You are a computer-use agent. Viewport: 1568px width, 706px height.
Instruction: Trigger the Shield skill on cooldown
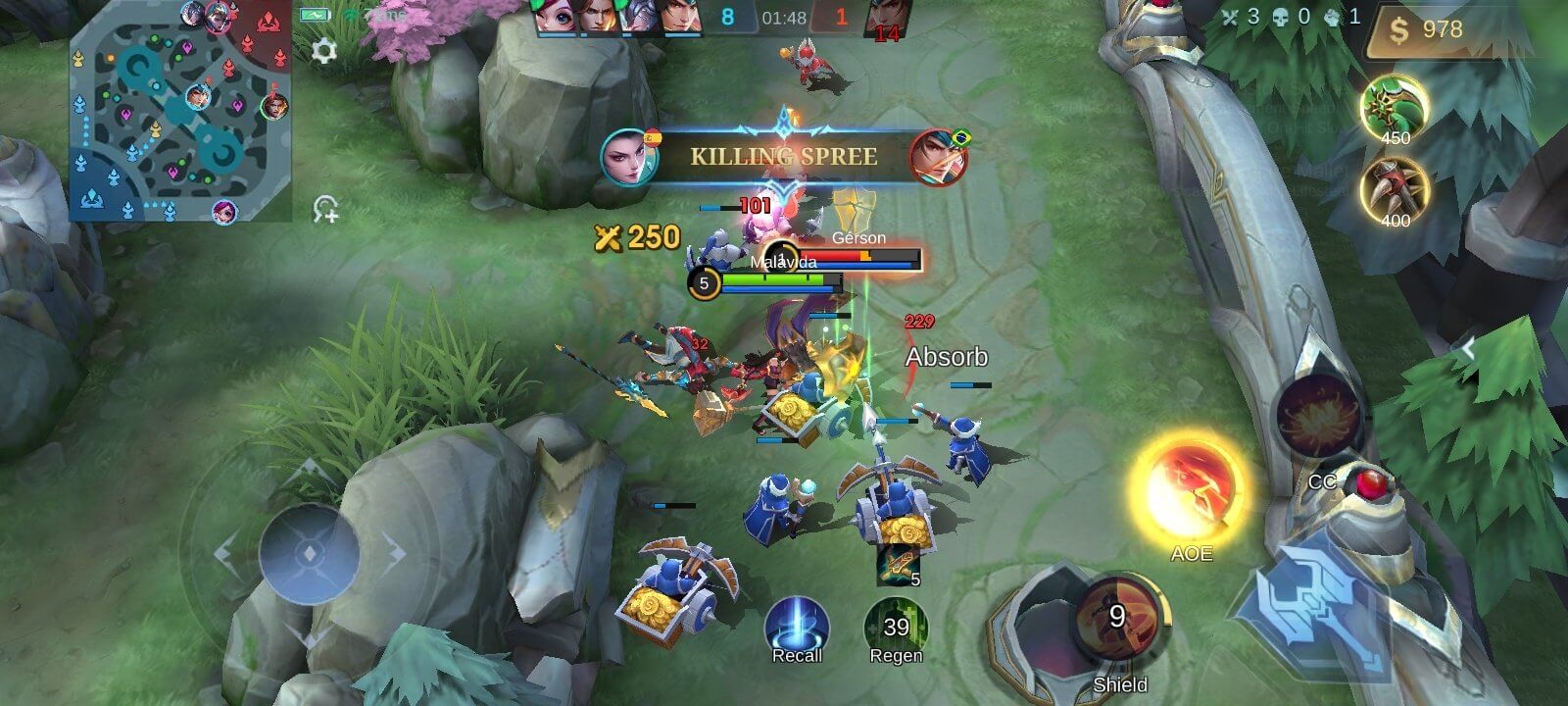click(1120, 619)
